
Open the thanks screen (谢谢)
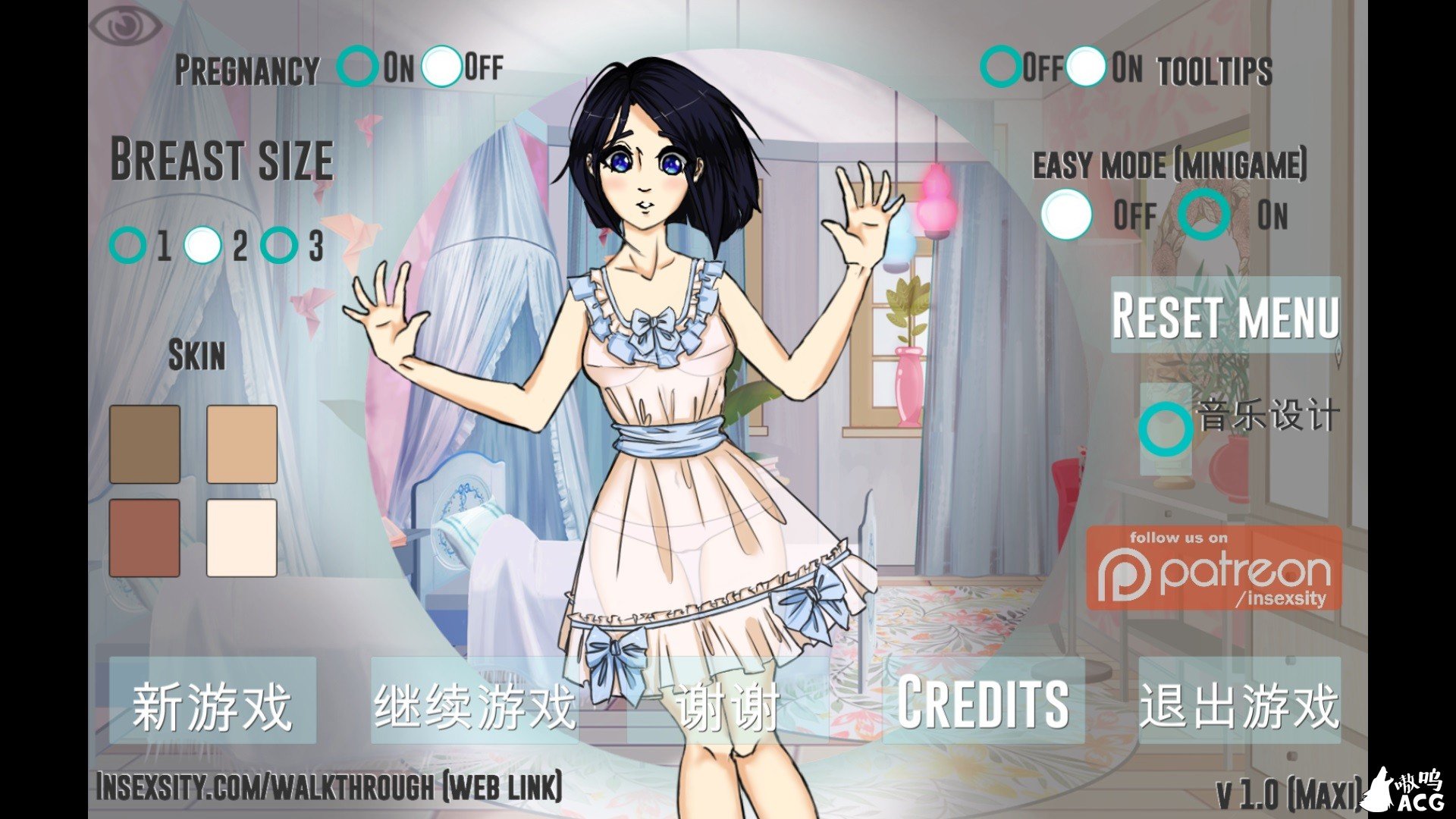tap(728, 705)
